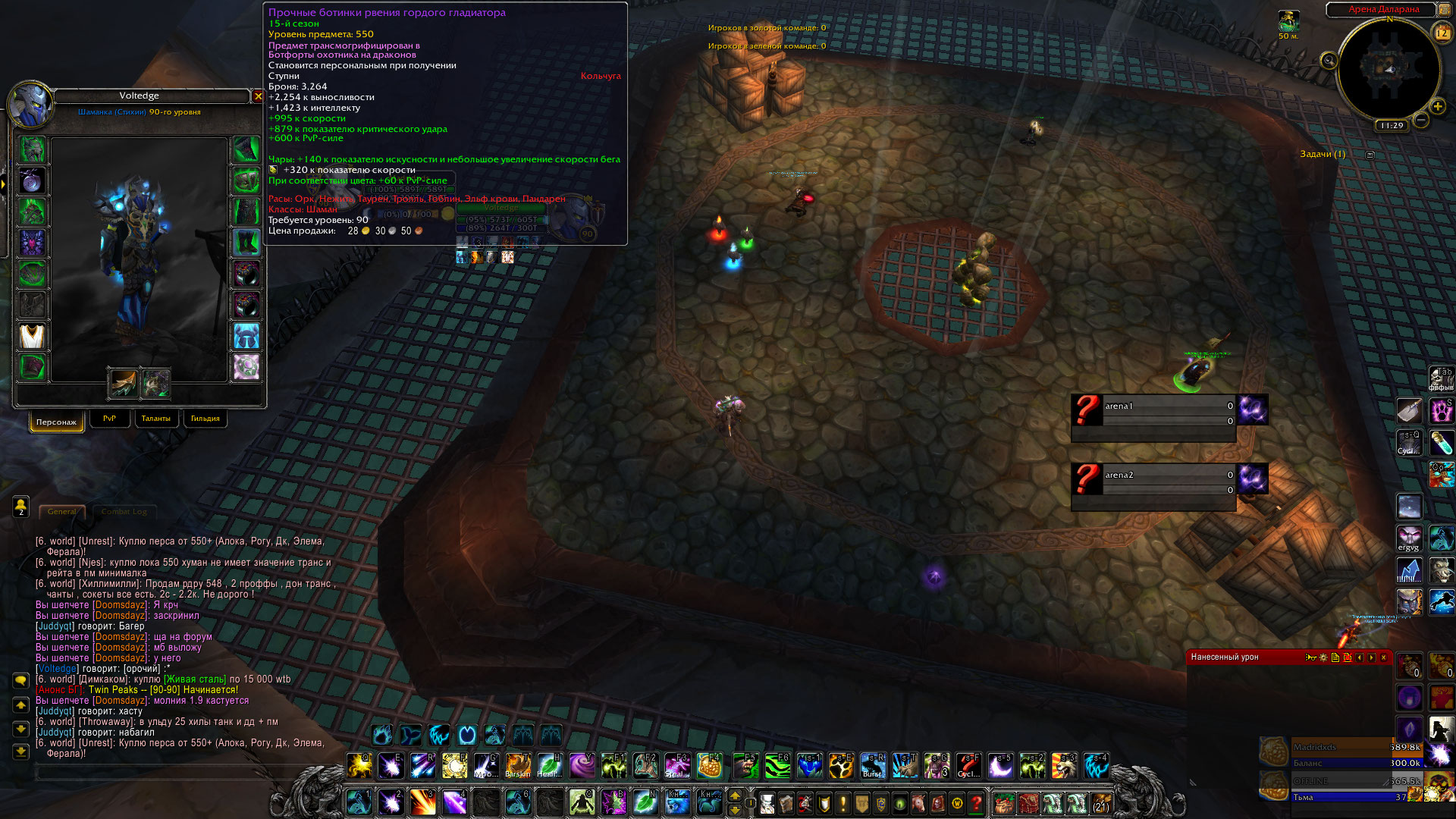Open the Таланты tab
The image size is (1456, 819).
(155, 419)
